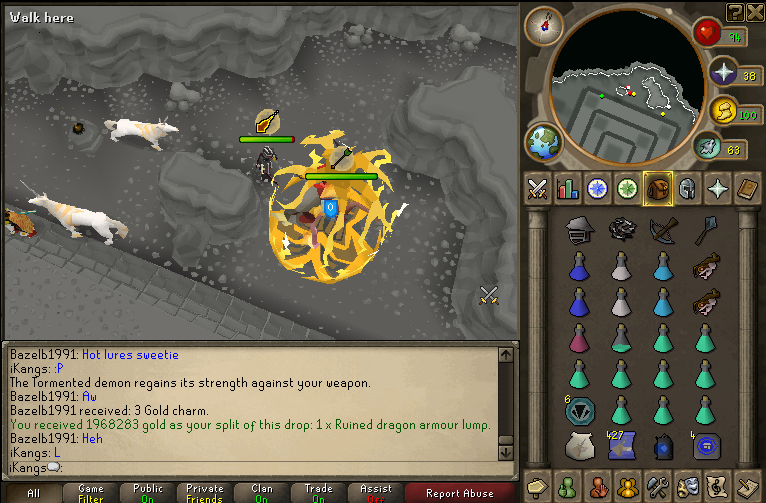The image size is (766, 503).
Task: Open the Combat Styles tab
Action: [538, 188]
